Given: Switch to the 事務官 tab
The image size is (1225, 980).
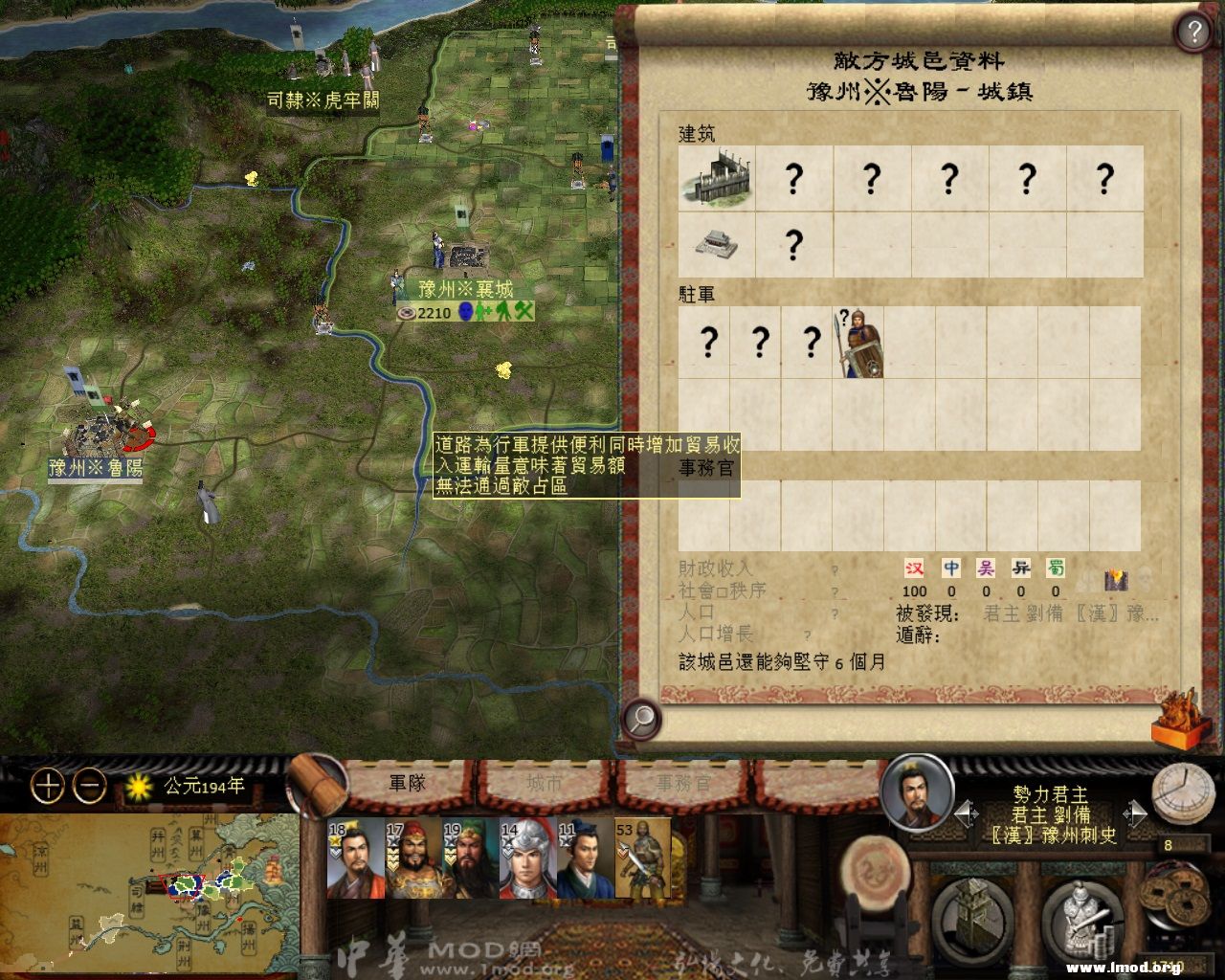Looking at the screenshot, I should [682, 780].
